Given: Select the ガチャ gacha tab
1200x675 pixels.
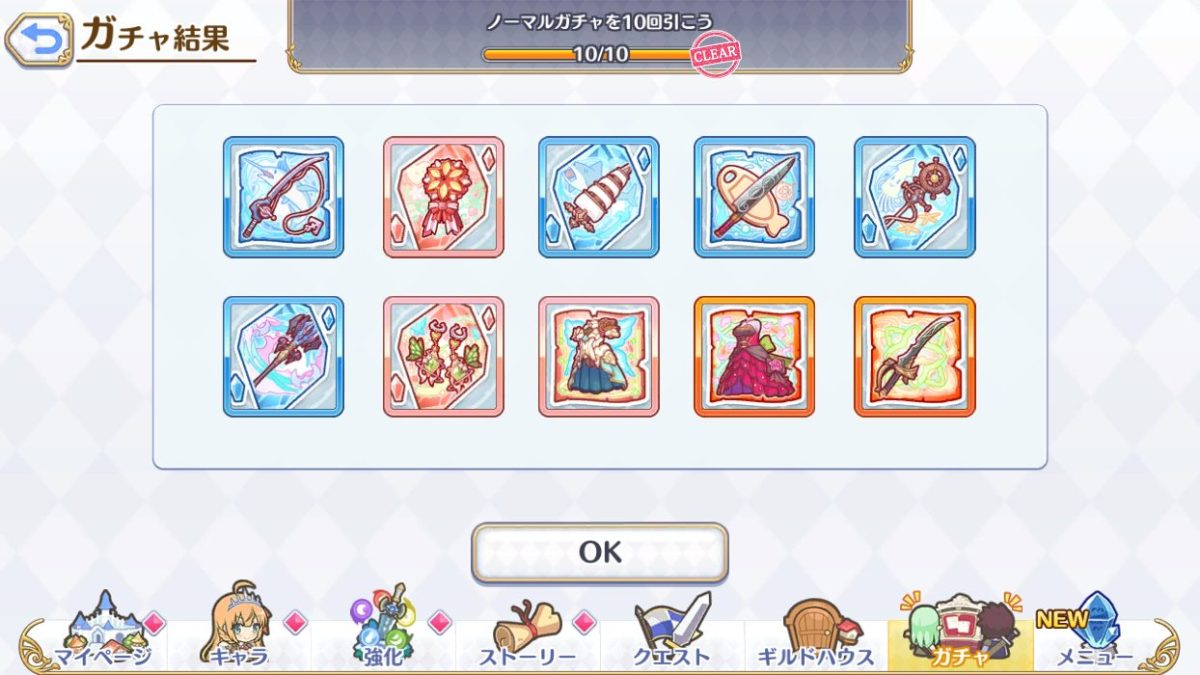Looking at the screenshot, I should coord(960,632).
